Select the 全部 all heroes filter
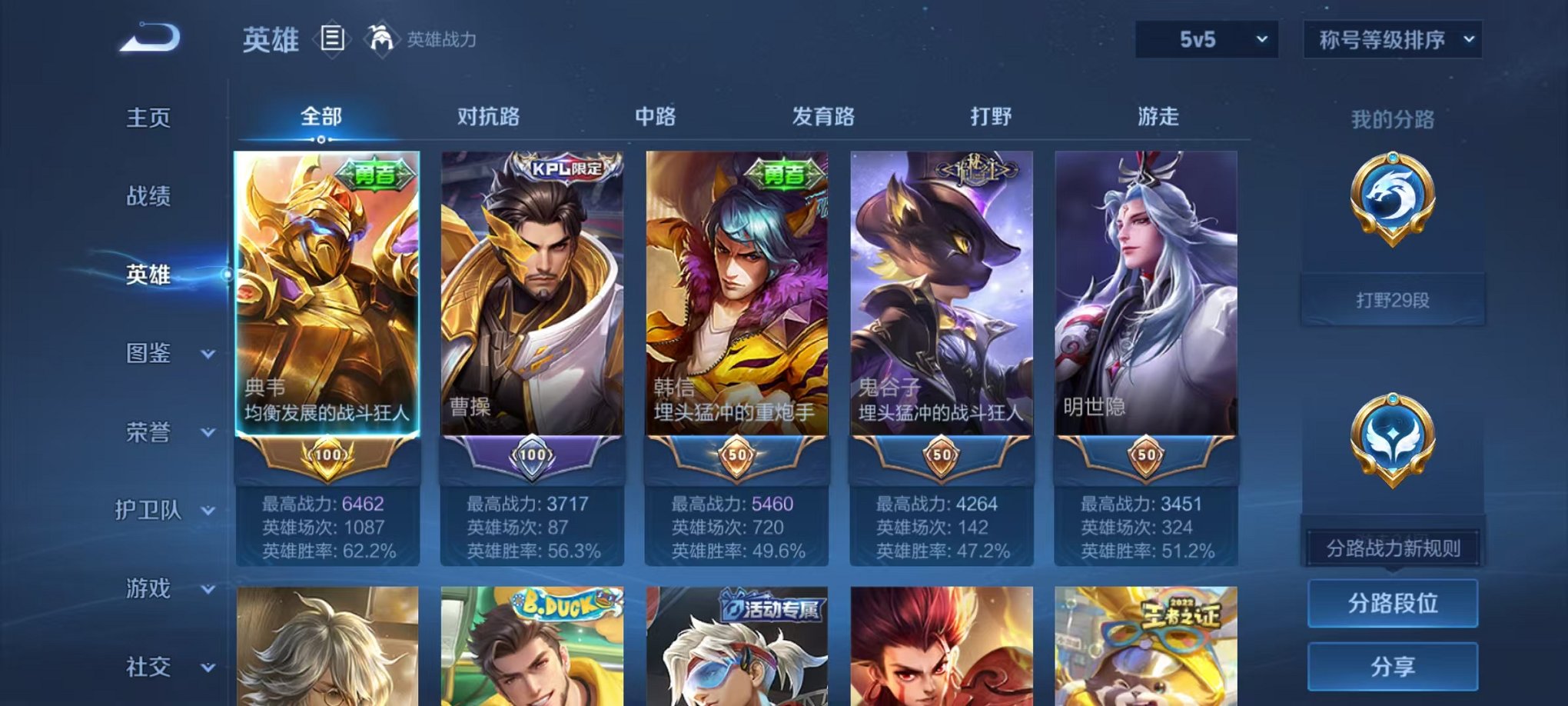 click(320, 117)
